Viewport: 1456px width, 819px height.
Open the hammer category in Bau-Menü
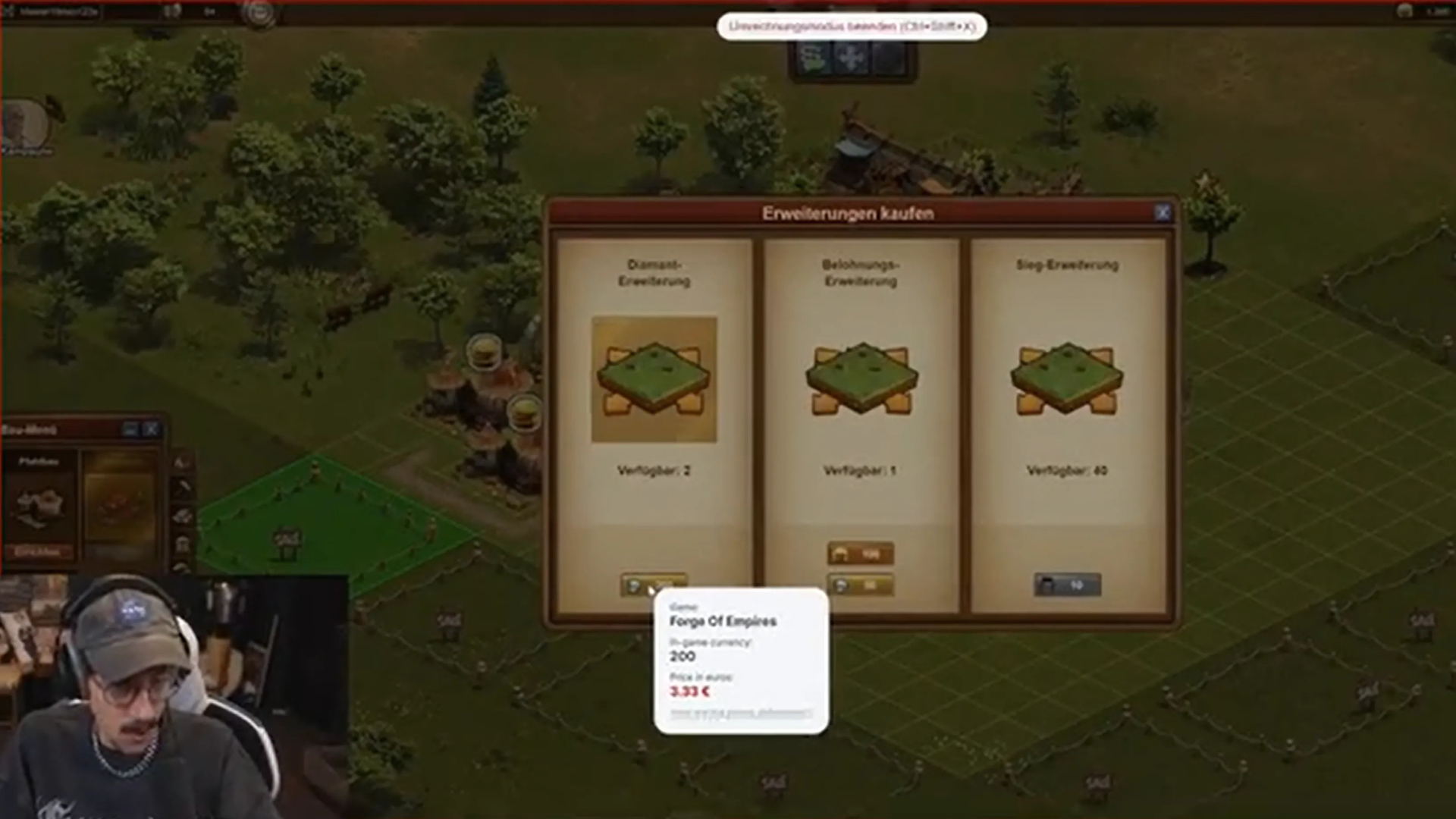tap(183, 488)
